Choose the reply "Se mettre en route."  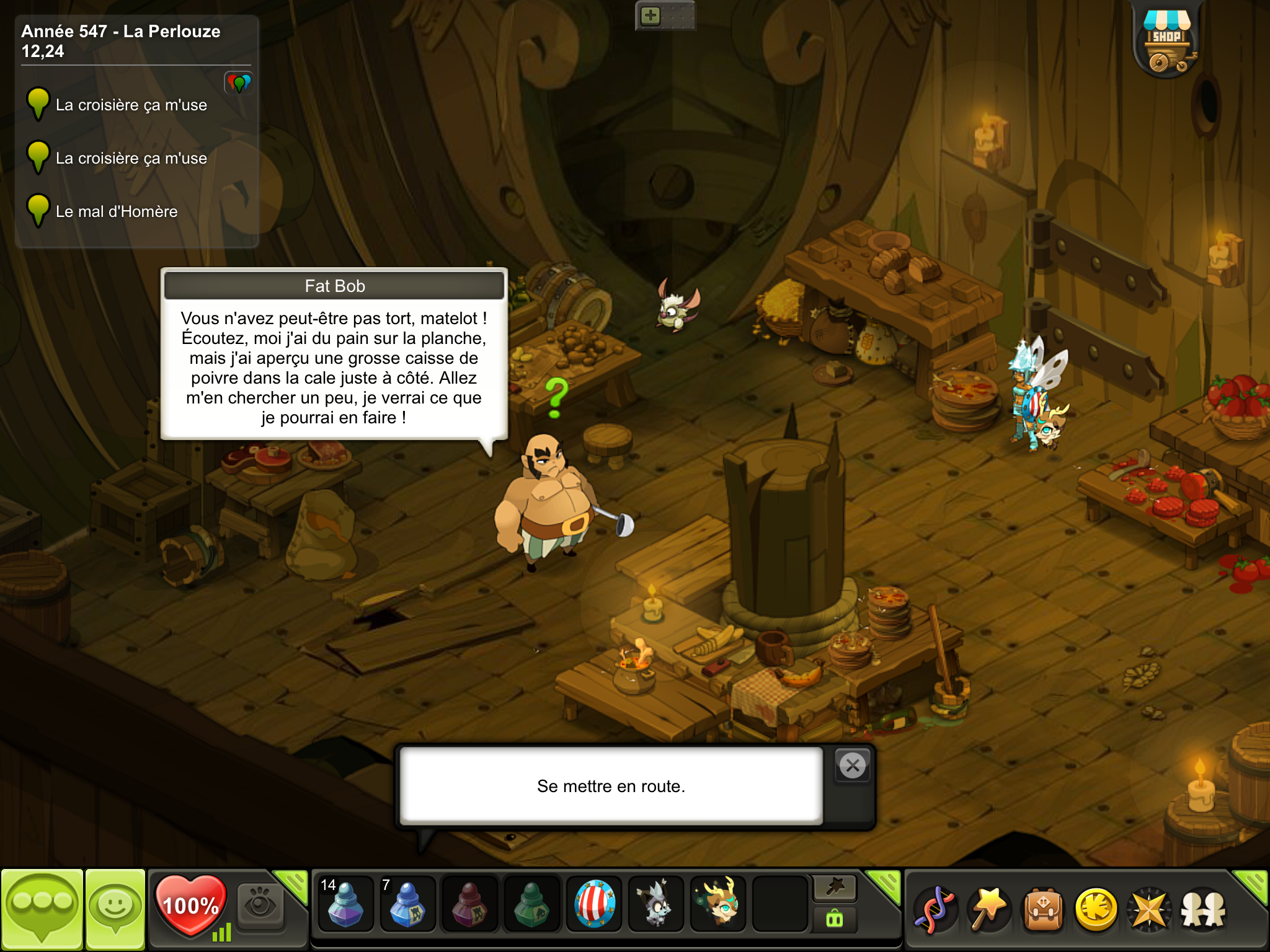point(611,786)
